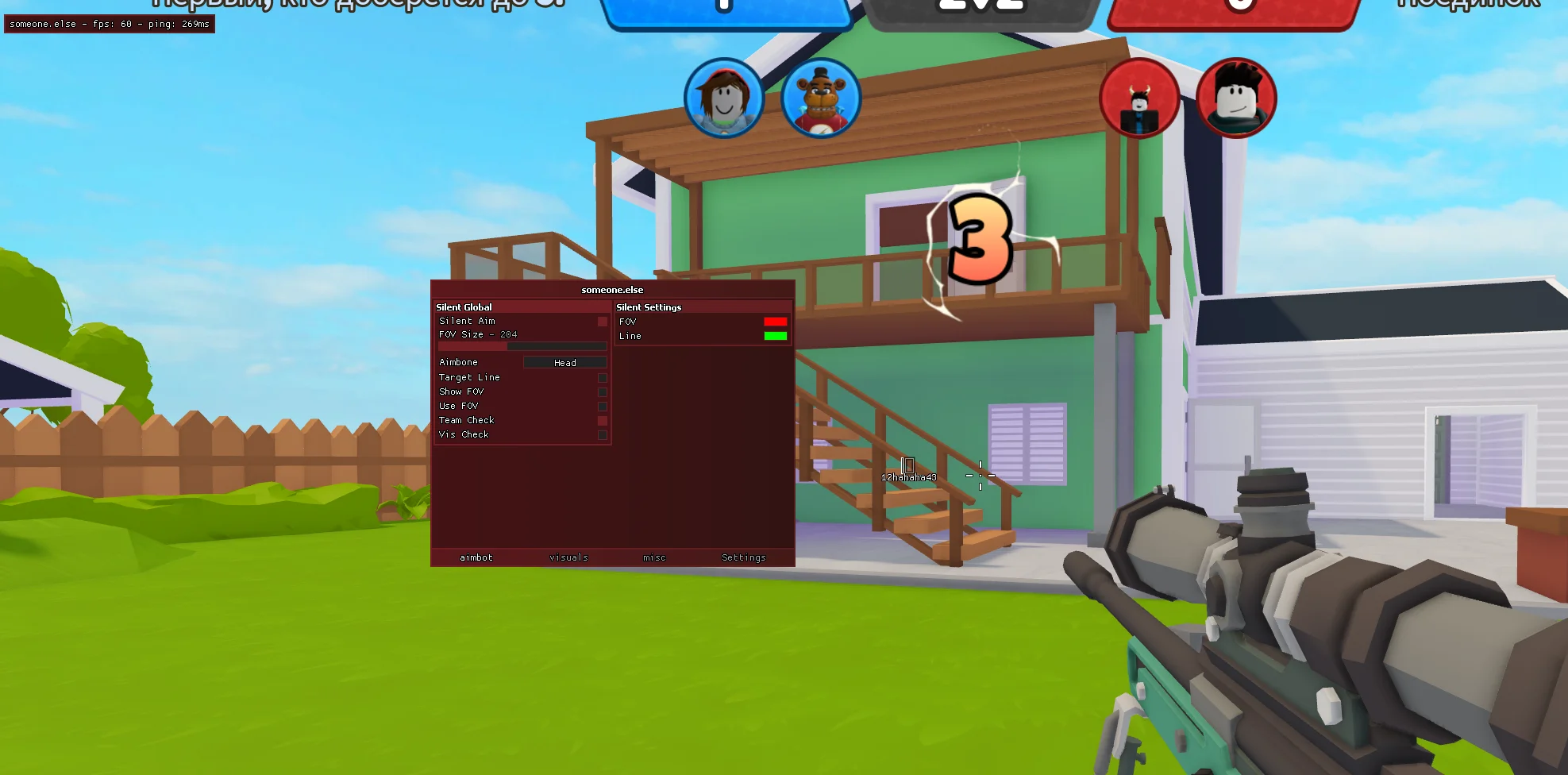This screenshot has height=775, width=1568.
Task: Pick the red FOV color swatch
Action: 775,322
